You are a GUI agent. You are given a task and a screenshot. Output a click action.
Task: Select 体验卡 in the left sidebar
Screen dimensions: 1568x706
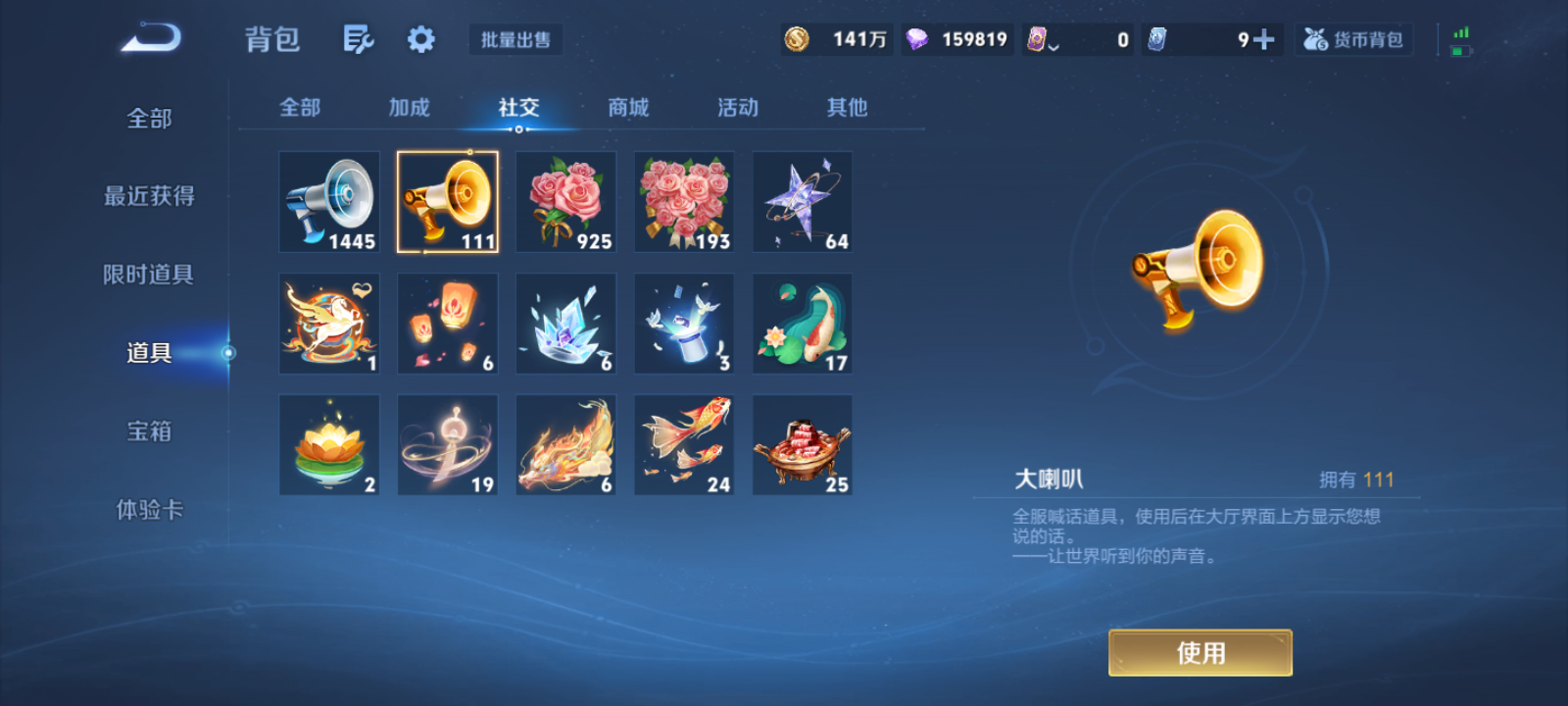click(149, 510)
